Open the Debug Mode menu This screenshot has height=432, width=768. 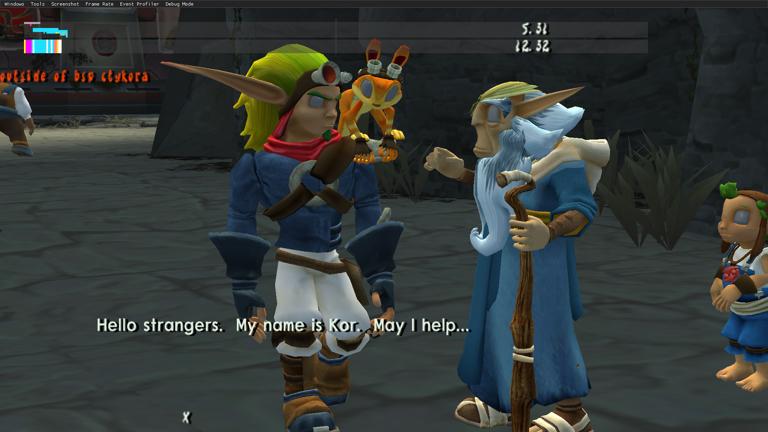(x=180, y=4)
